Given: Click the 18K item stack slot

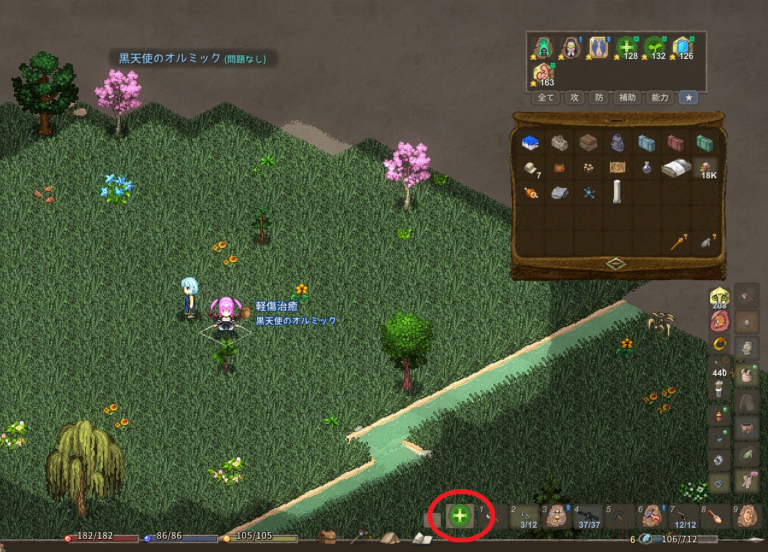Looking at the screenshot, I should (x=706, y=168).
